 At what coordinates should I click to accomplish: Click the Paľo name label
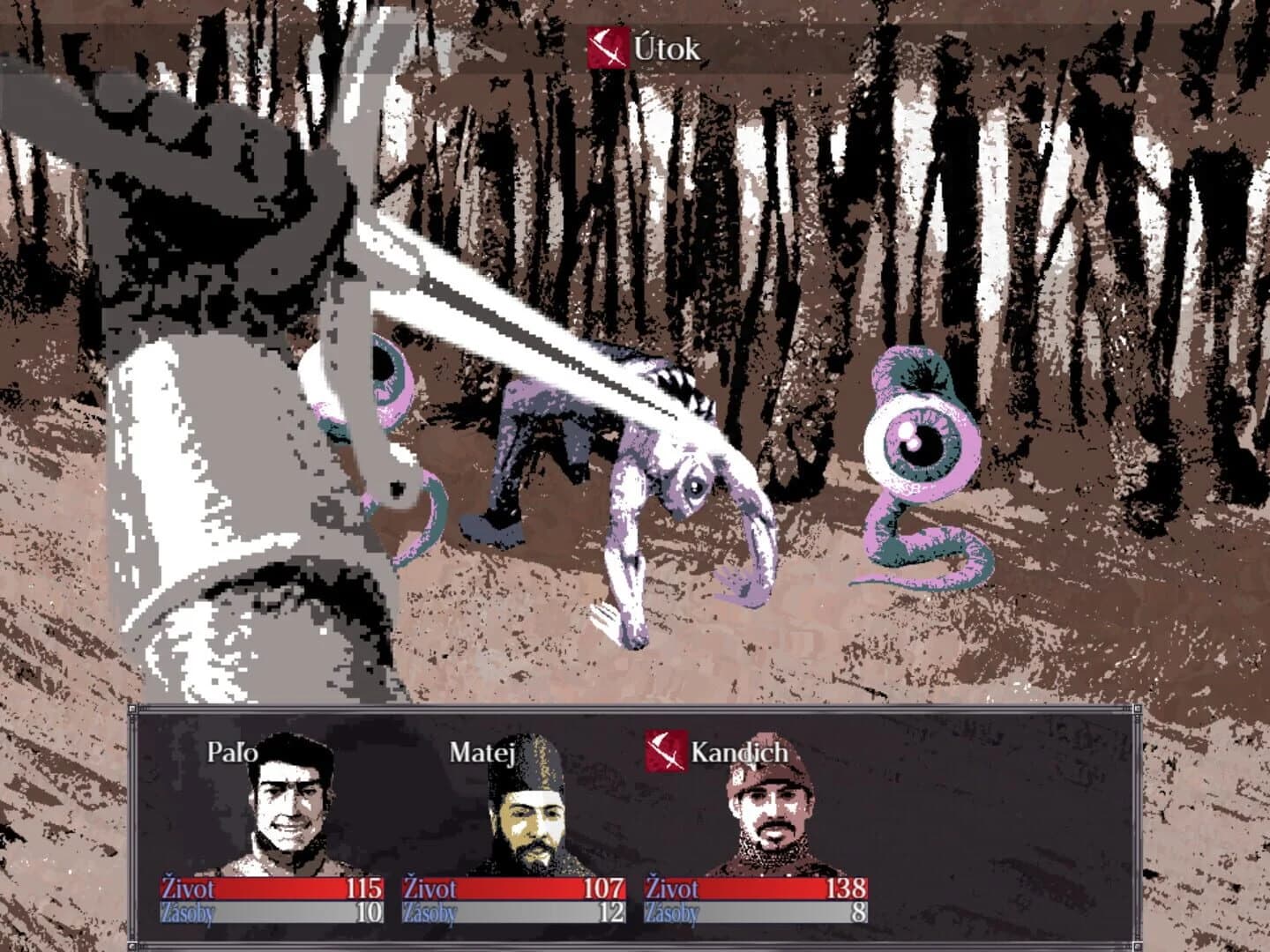click(x=235, y=754)
